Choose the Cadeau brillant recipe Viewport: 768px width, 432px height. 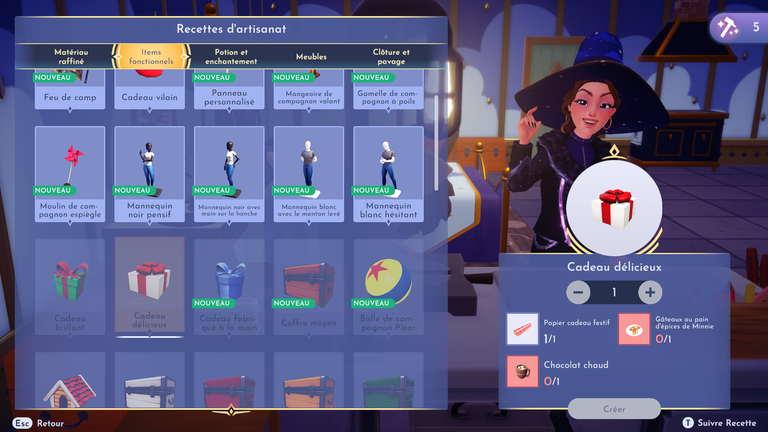(x=69, y=286)
